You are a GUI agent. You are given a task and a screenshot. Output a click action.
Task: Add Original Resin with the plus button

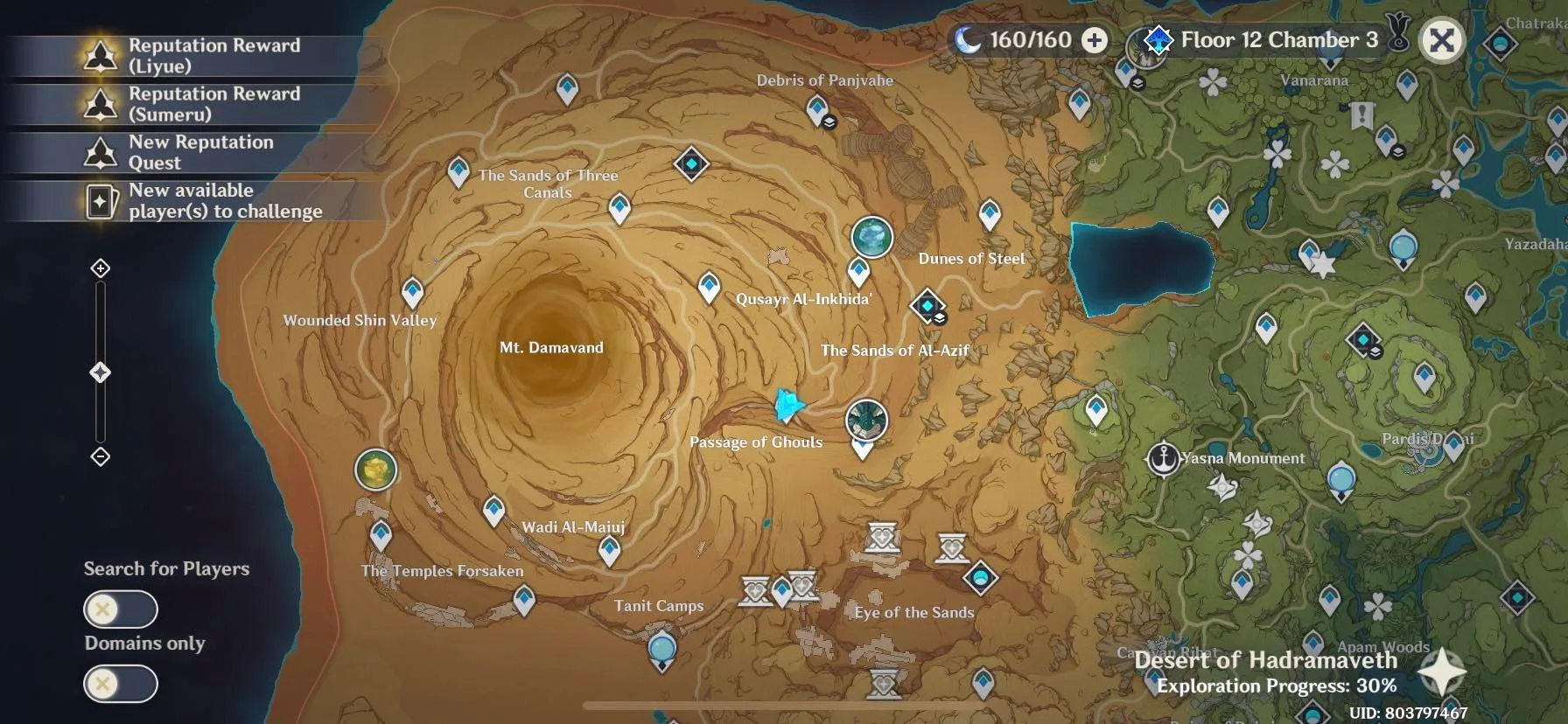click(1095, 40)
